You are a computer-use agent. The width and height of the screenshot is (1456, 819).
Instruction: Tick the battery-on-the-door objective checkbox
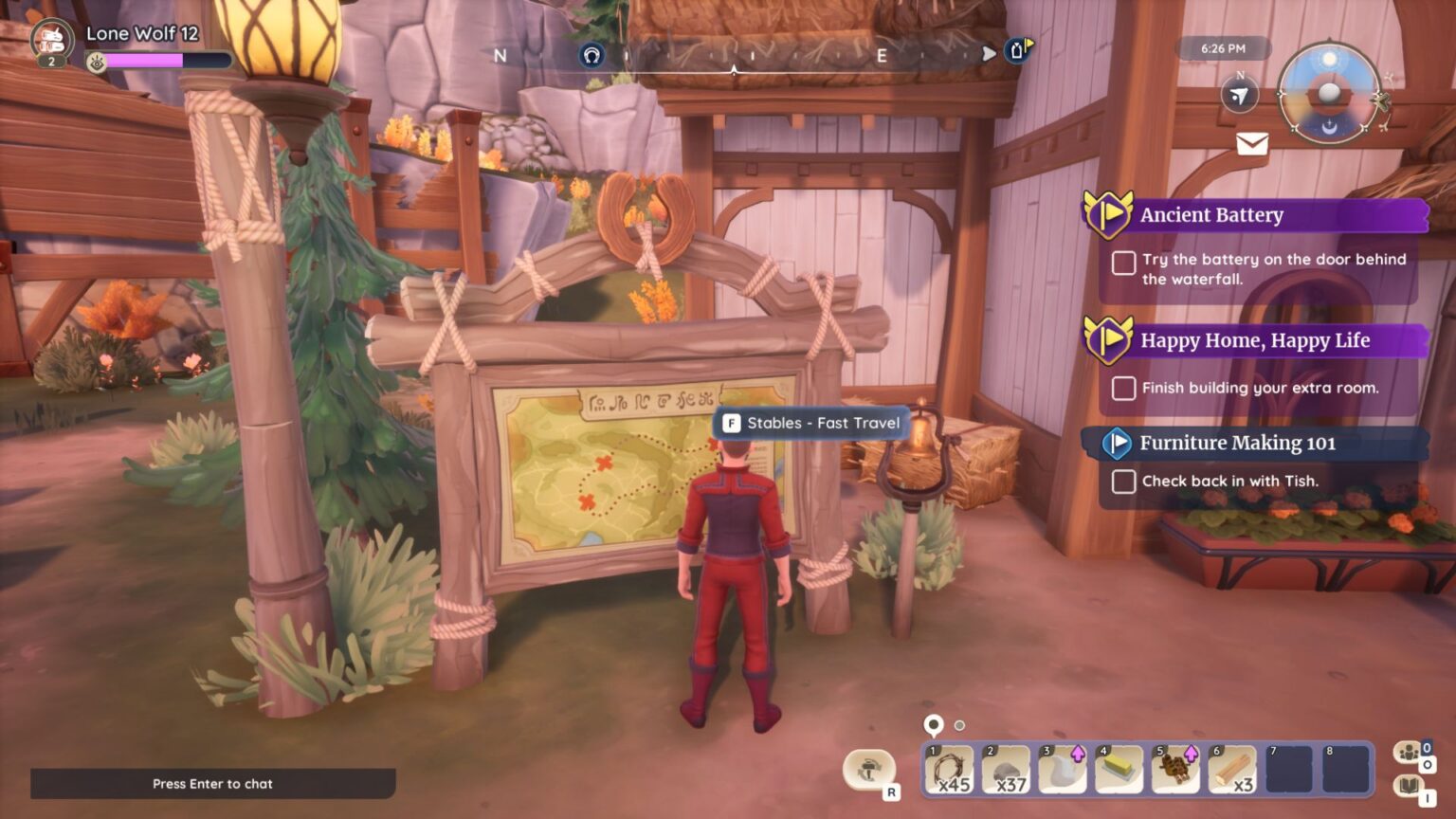click(1123, 263)
